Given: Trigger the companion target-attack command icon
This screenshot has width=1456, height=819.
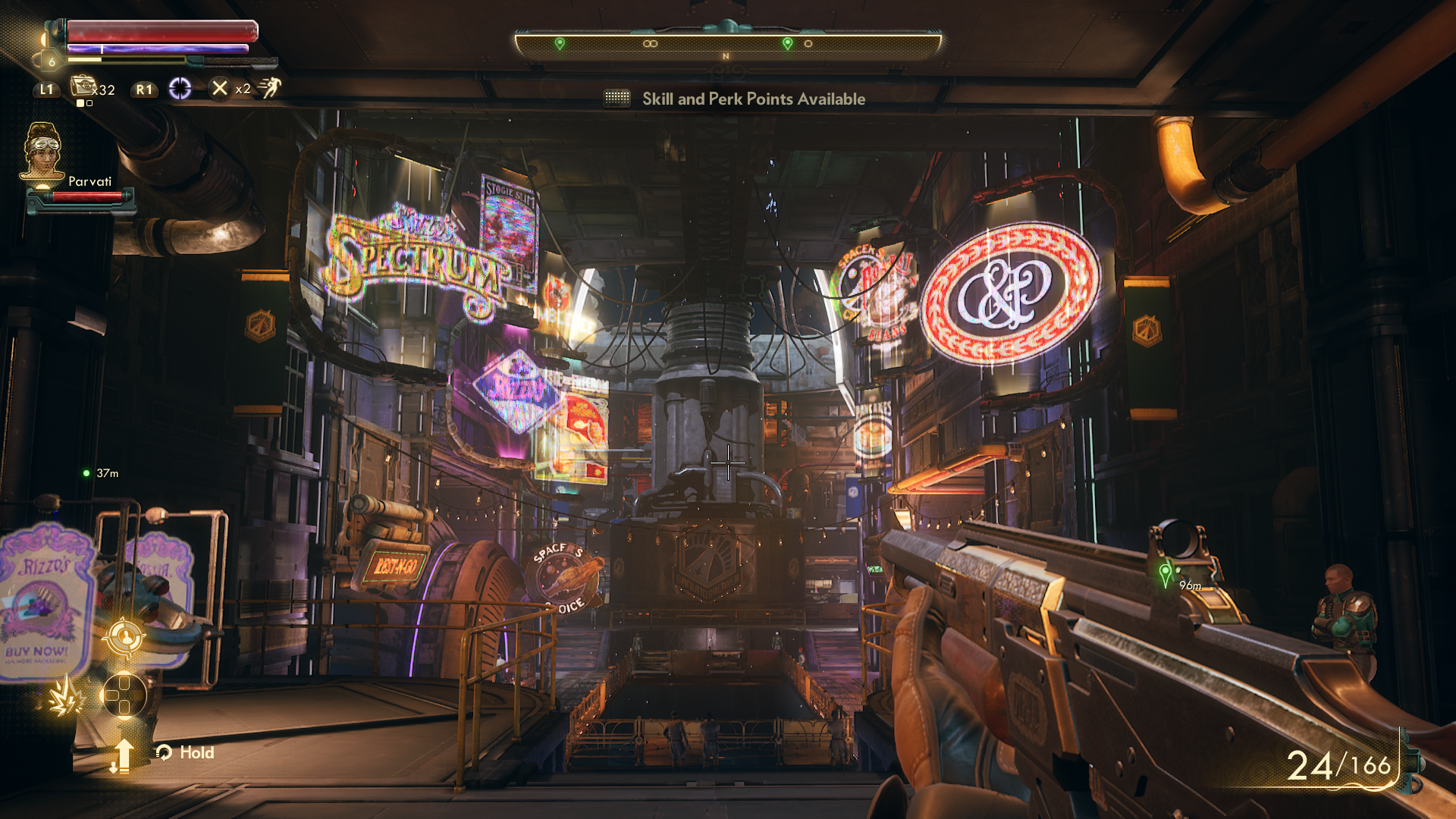Looking at the screenshot, I should coord(125,637).
